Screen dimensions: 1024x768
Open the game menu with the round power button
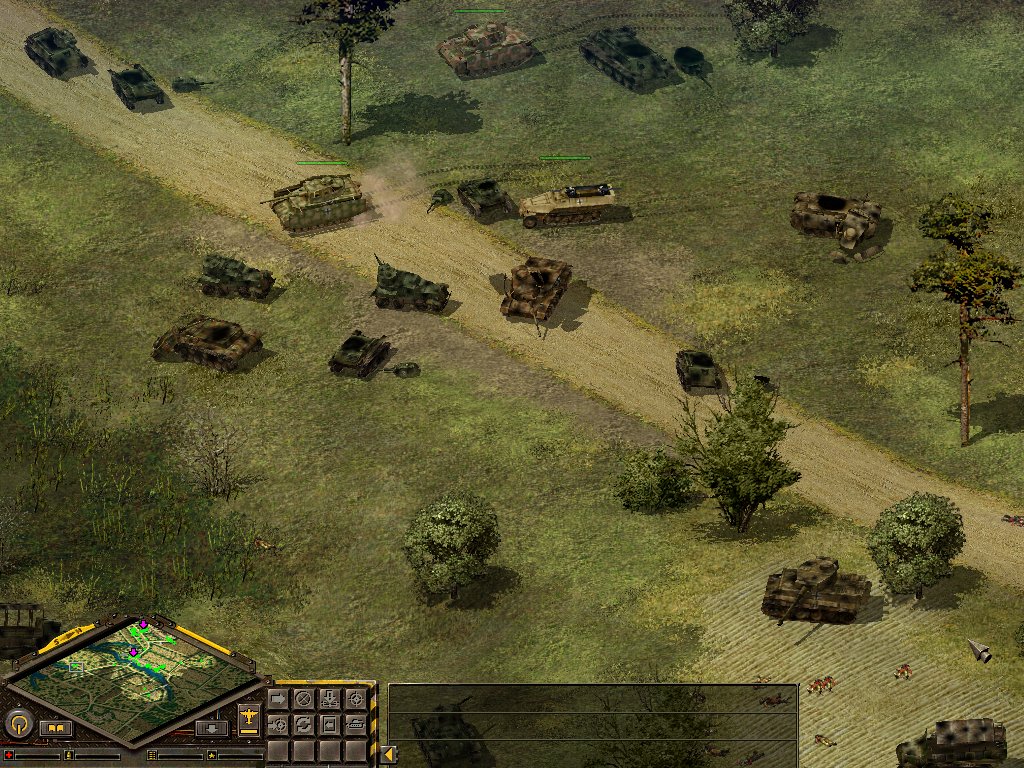19,723
